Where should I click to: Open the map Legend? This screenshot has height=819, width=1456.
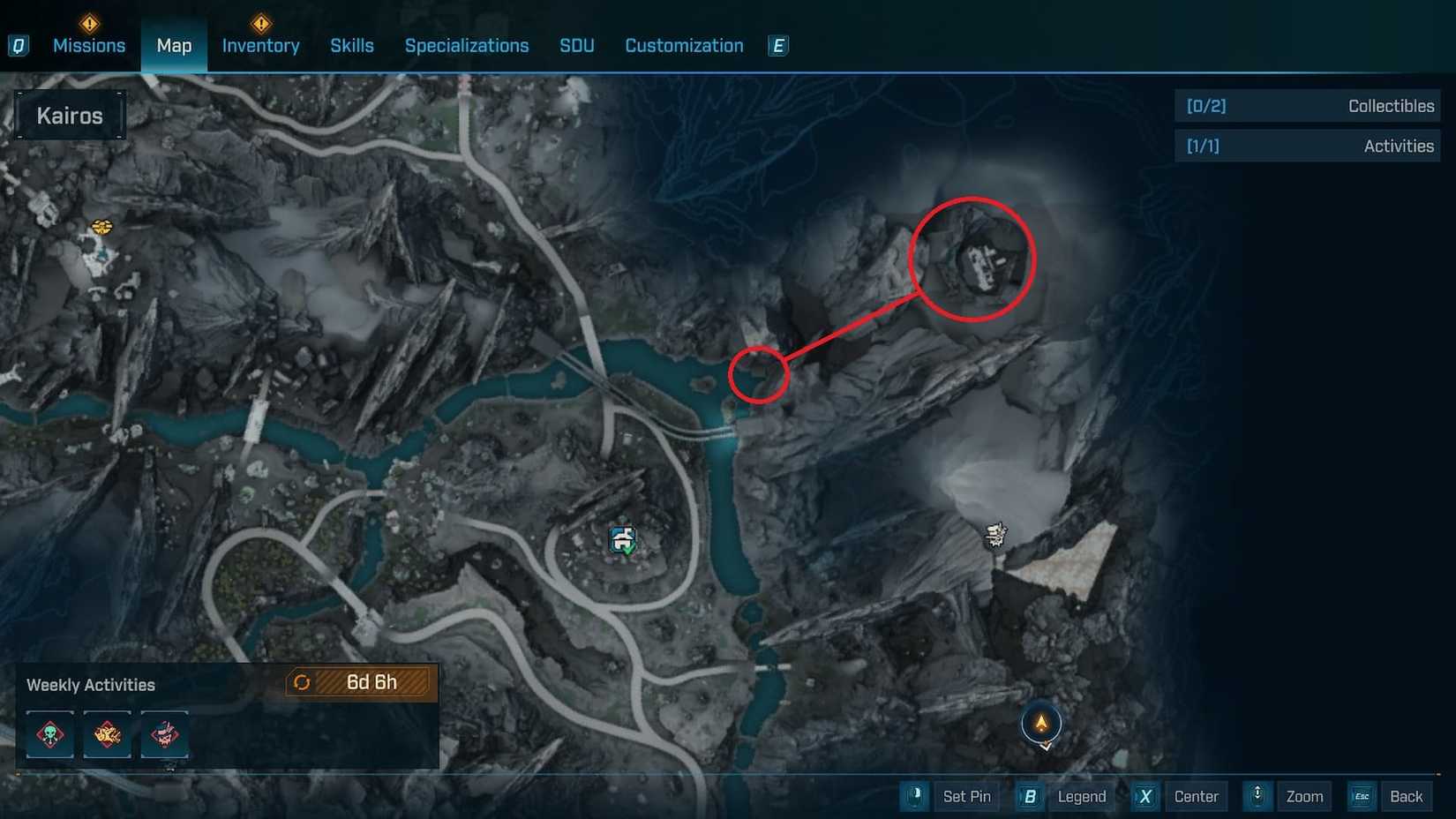tap(1080, 796)
